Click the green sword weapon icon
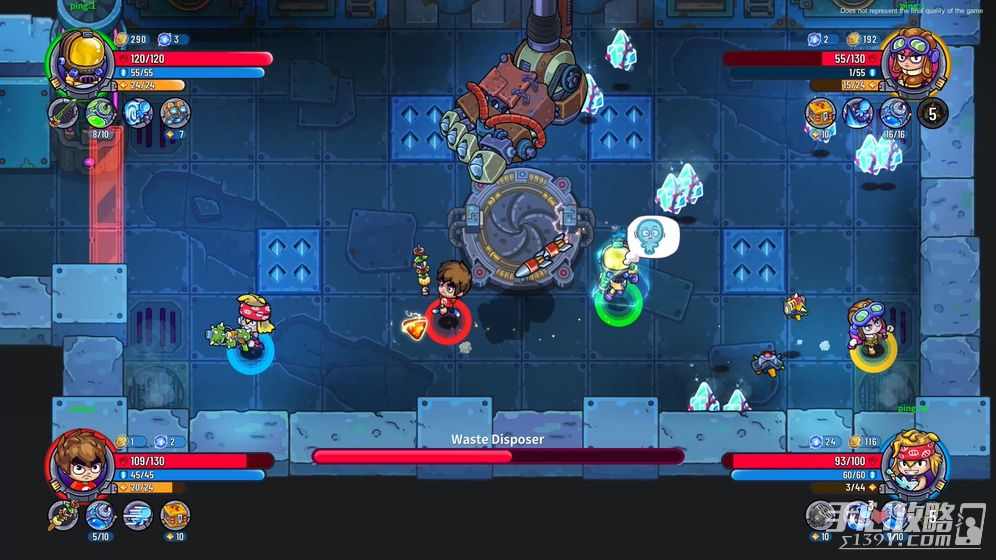 point(63,113)
